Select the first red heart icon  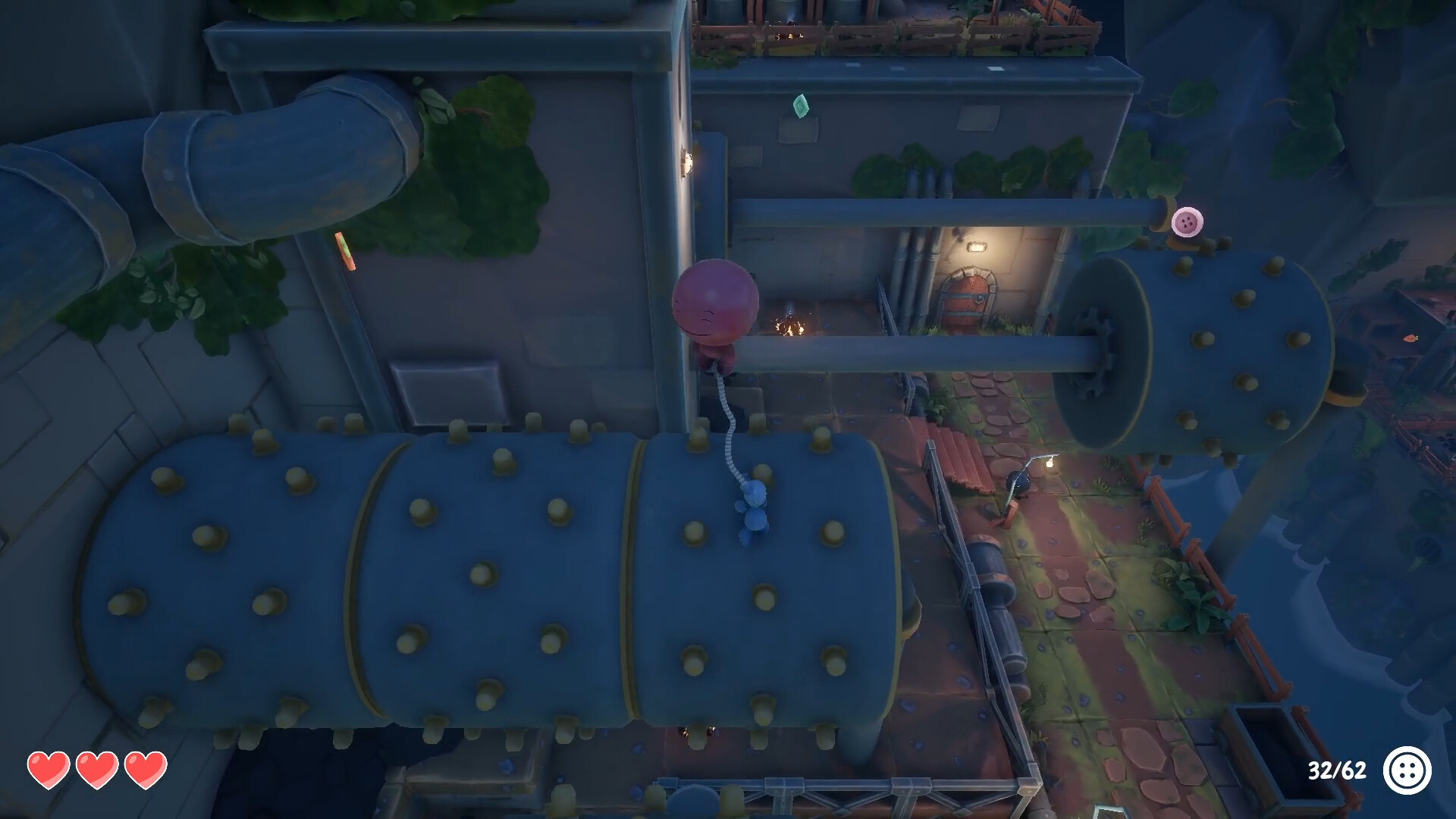48,769
